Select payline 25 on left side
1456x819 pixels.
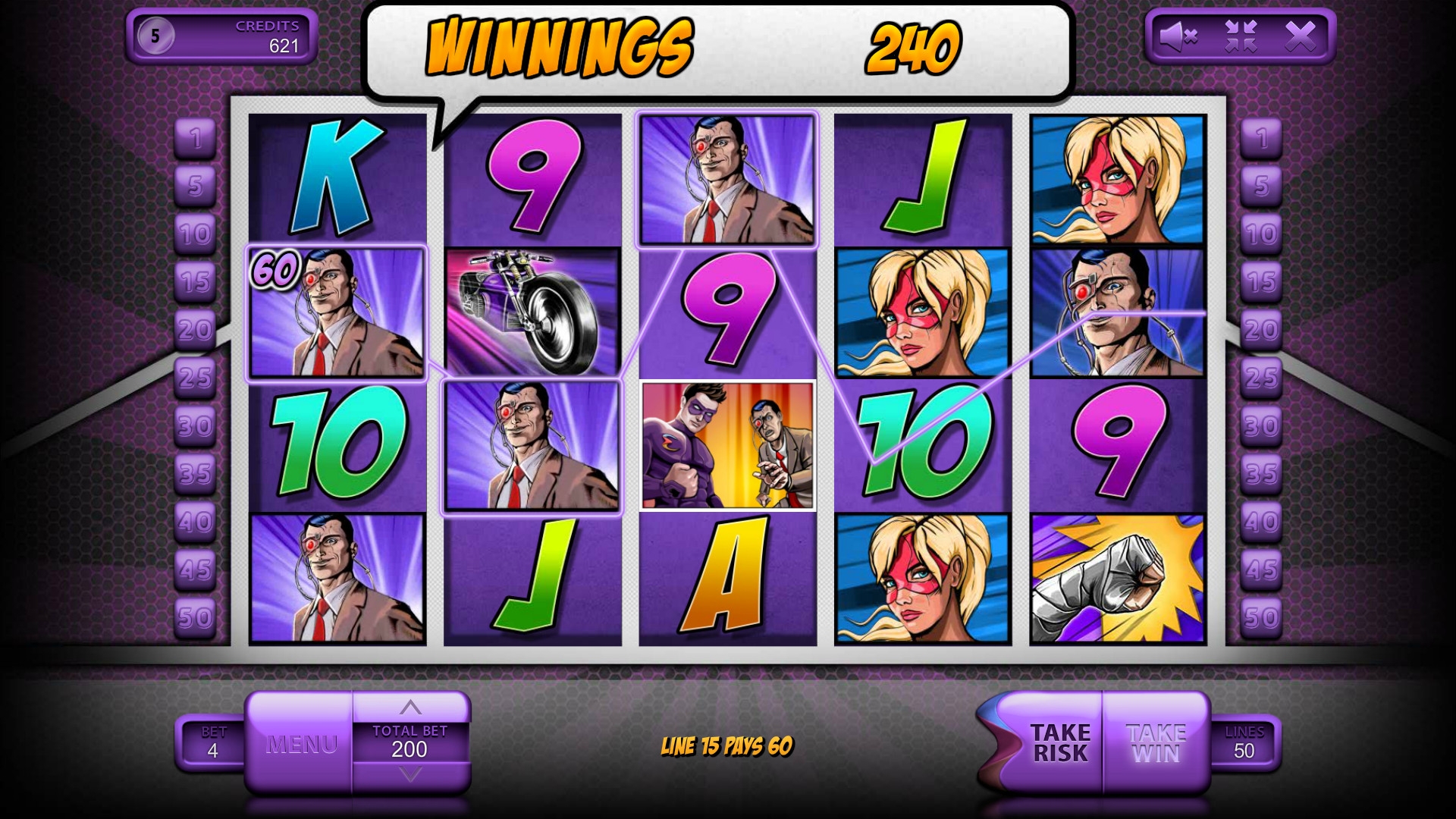[x=196, y=377]
